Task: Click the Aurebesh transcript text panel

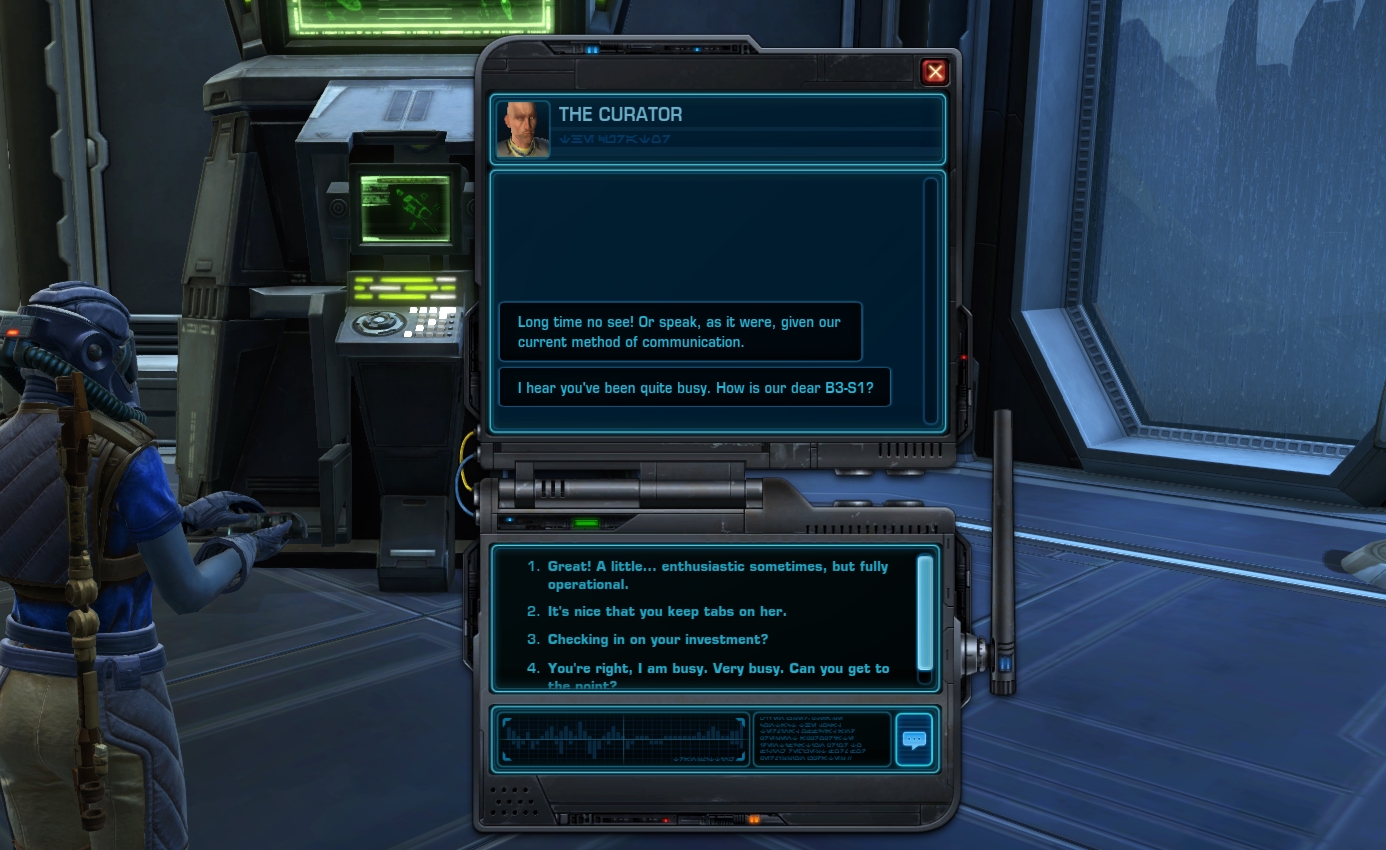Action: click(823, 739)
